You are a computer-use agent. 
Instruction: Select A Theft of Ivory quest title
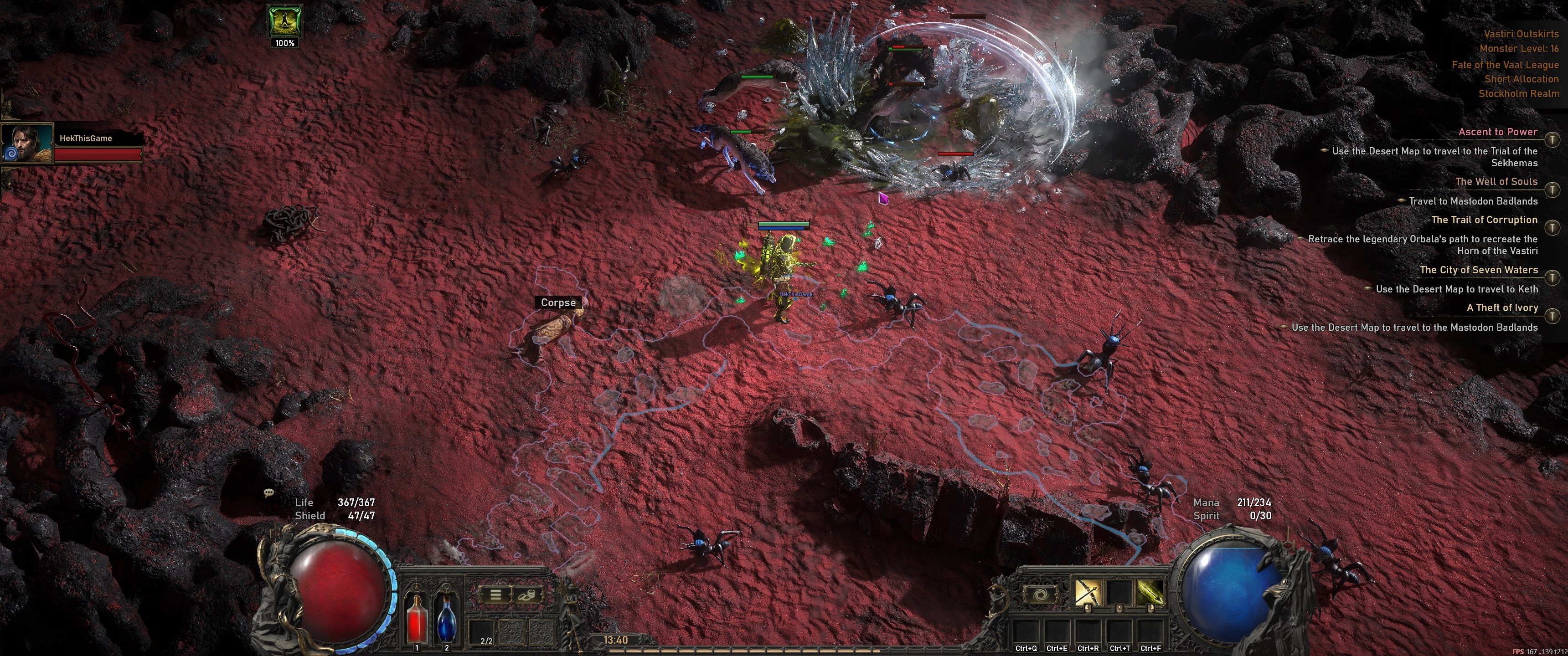pos(1501,308)
